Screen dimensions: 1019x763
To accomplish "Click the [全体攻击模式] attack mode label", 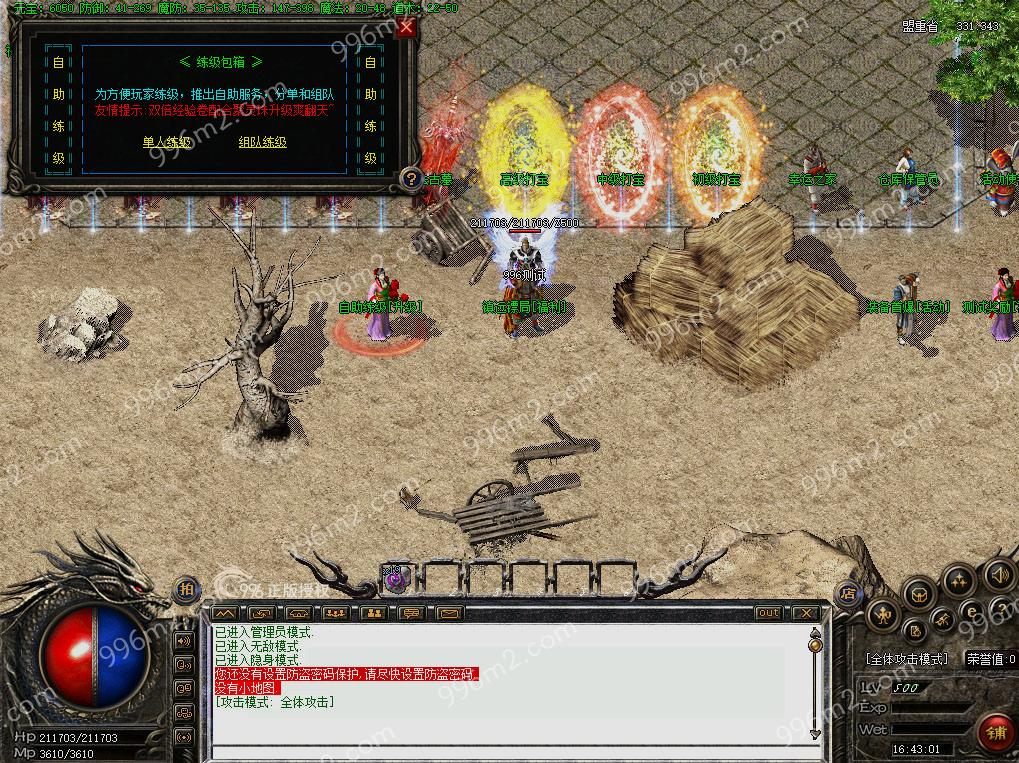I will pyautogui.click(x=906, y=660).
